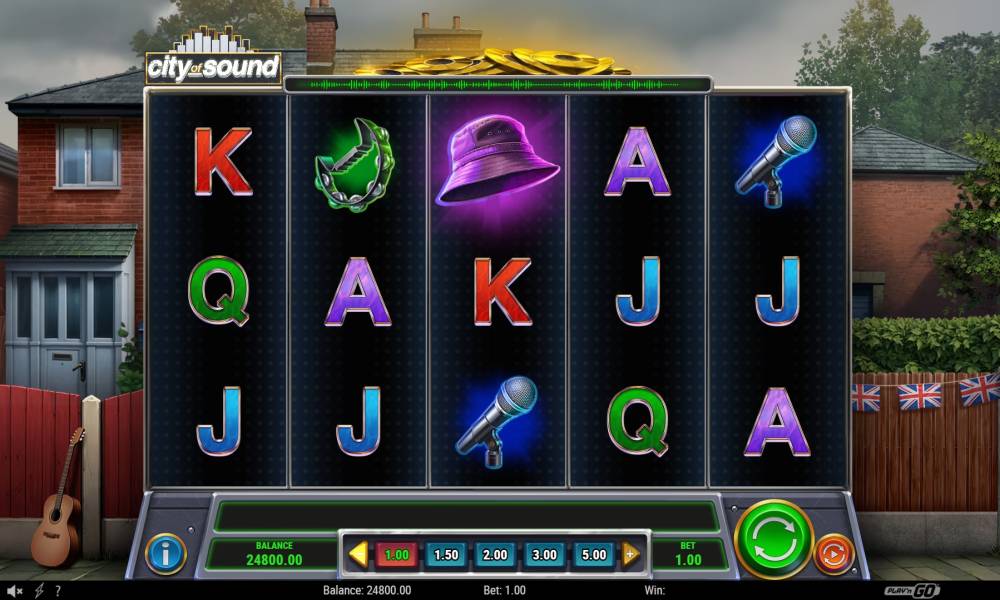Select the 1.00 bet value
This screenshot has width=1000, height=600.
397,555
